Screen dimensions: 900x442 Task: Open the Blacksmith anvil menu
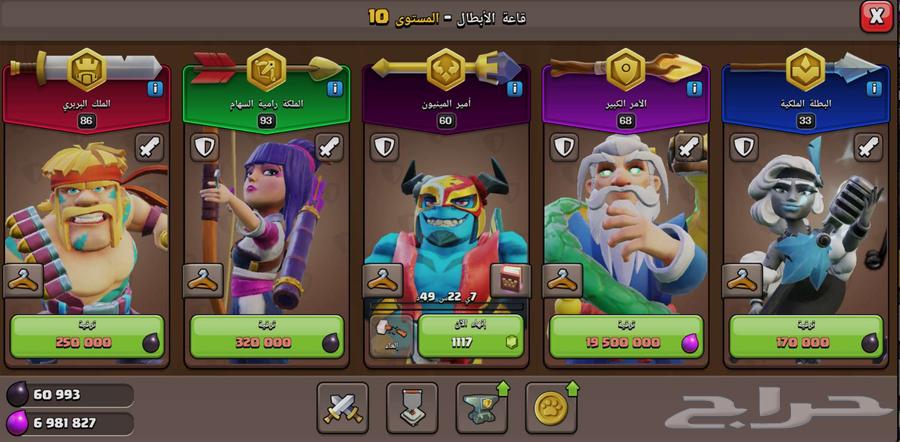coord(481,406)
